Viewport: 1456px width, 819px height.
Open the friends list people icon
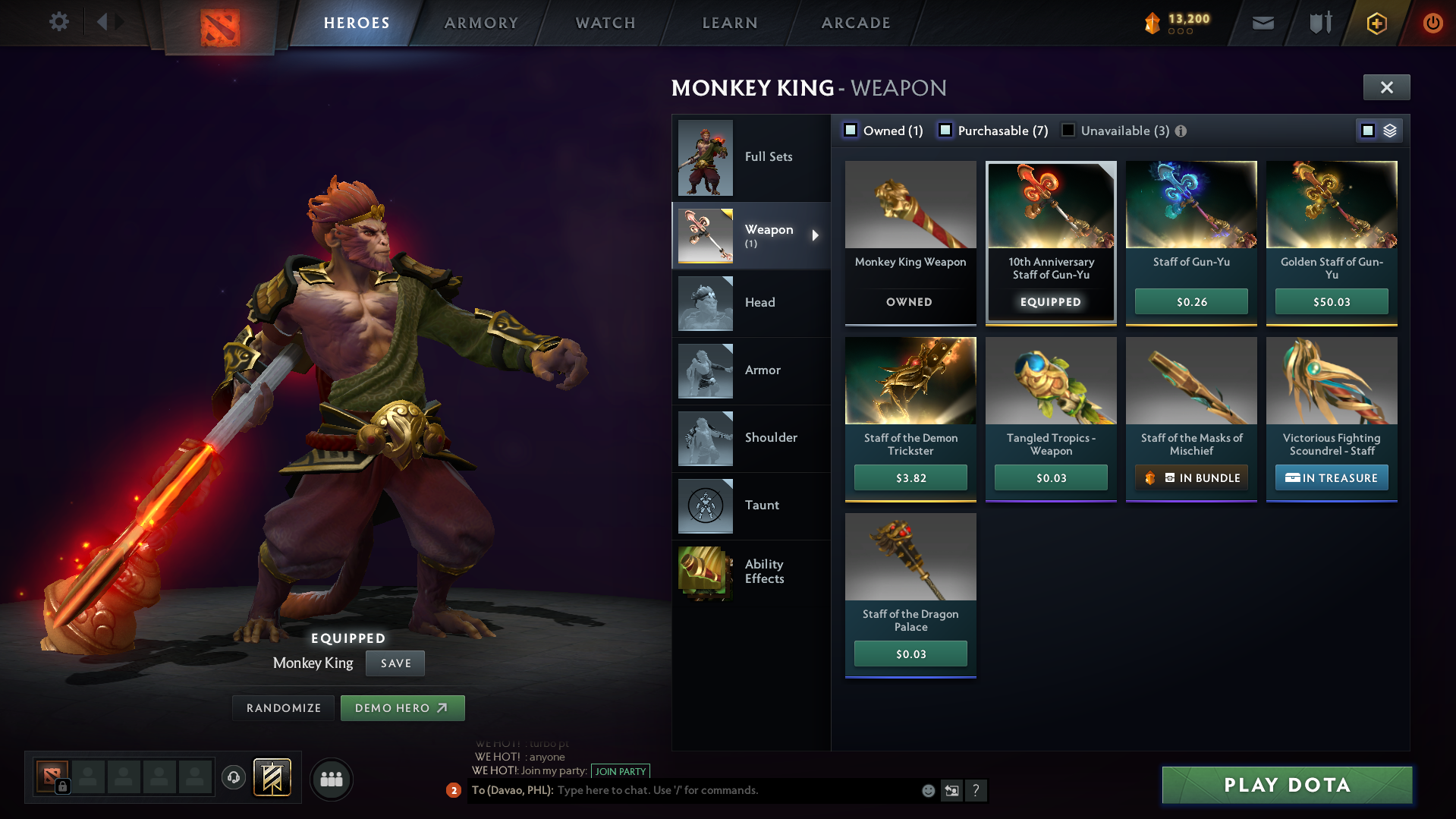(331, 779)
